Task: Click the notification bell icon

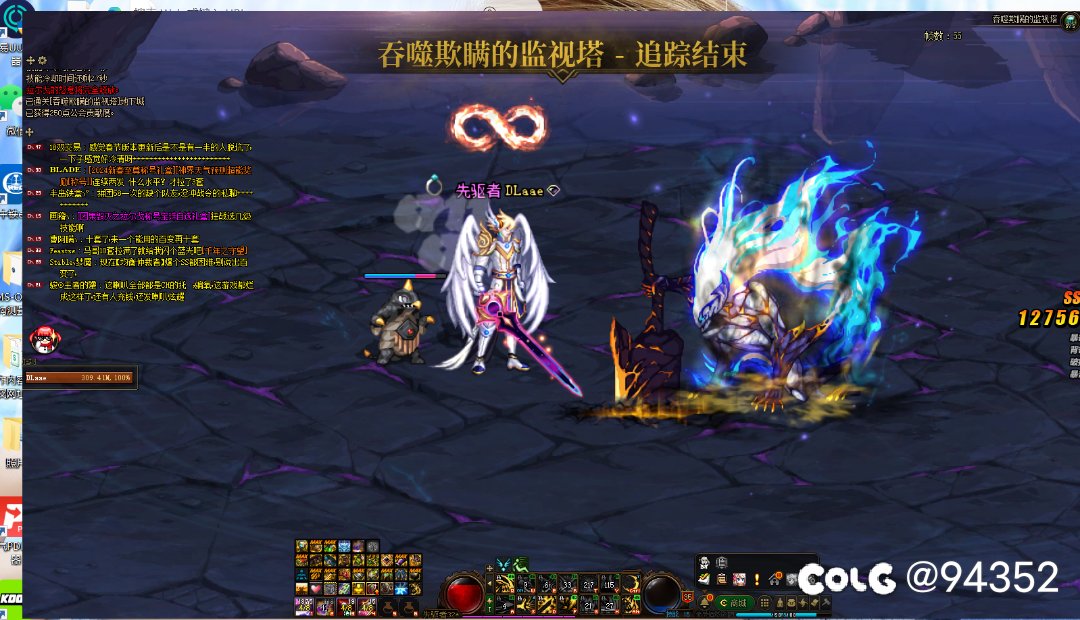Action: tap(705, 602)
